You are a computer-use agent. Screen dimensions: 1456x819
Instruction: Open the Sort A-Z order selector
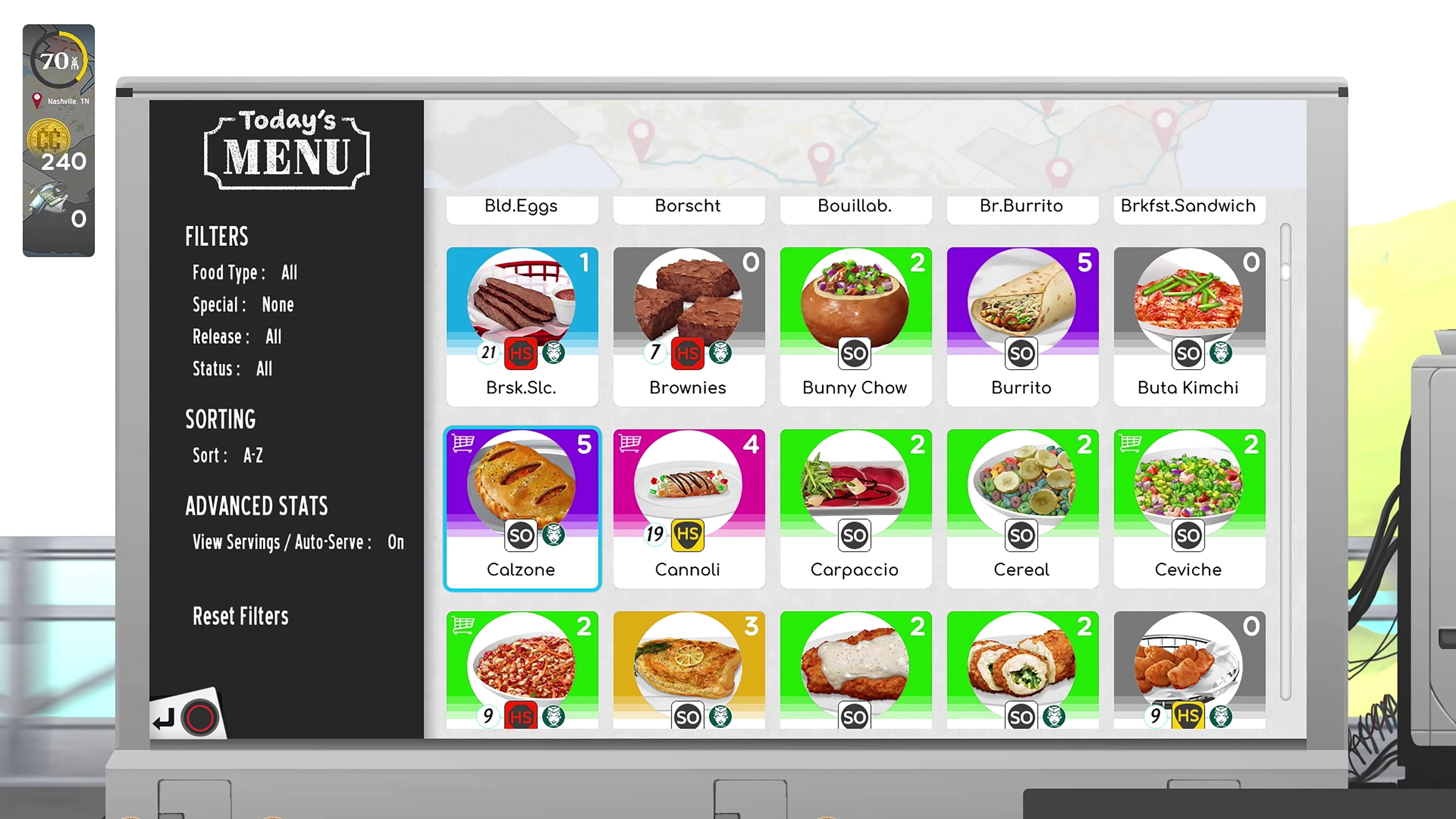(x=253, y=455)
